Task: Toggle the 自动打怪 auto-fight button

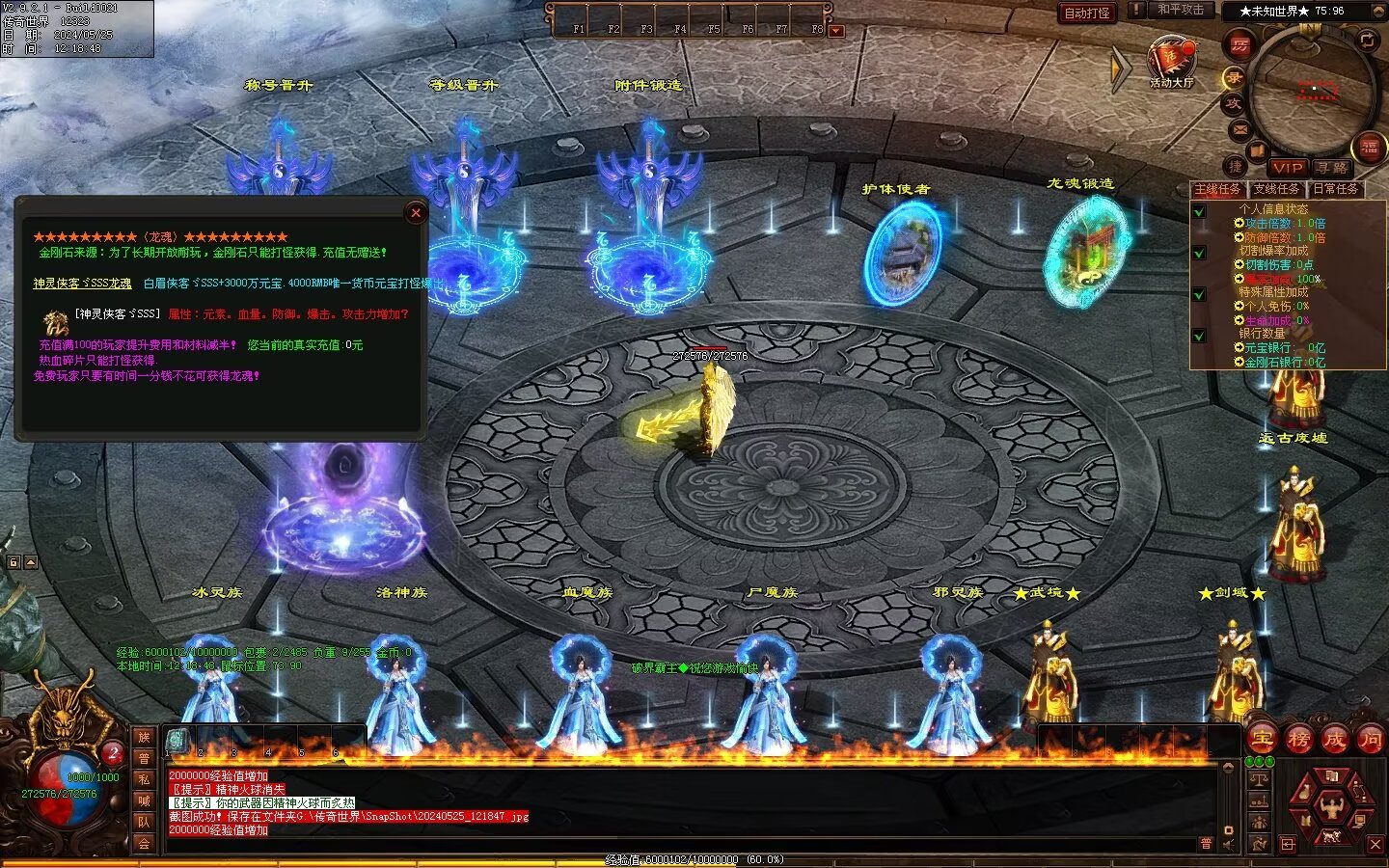Action: tap(1087, 13)
